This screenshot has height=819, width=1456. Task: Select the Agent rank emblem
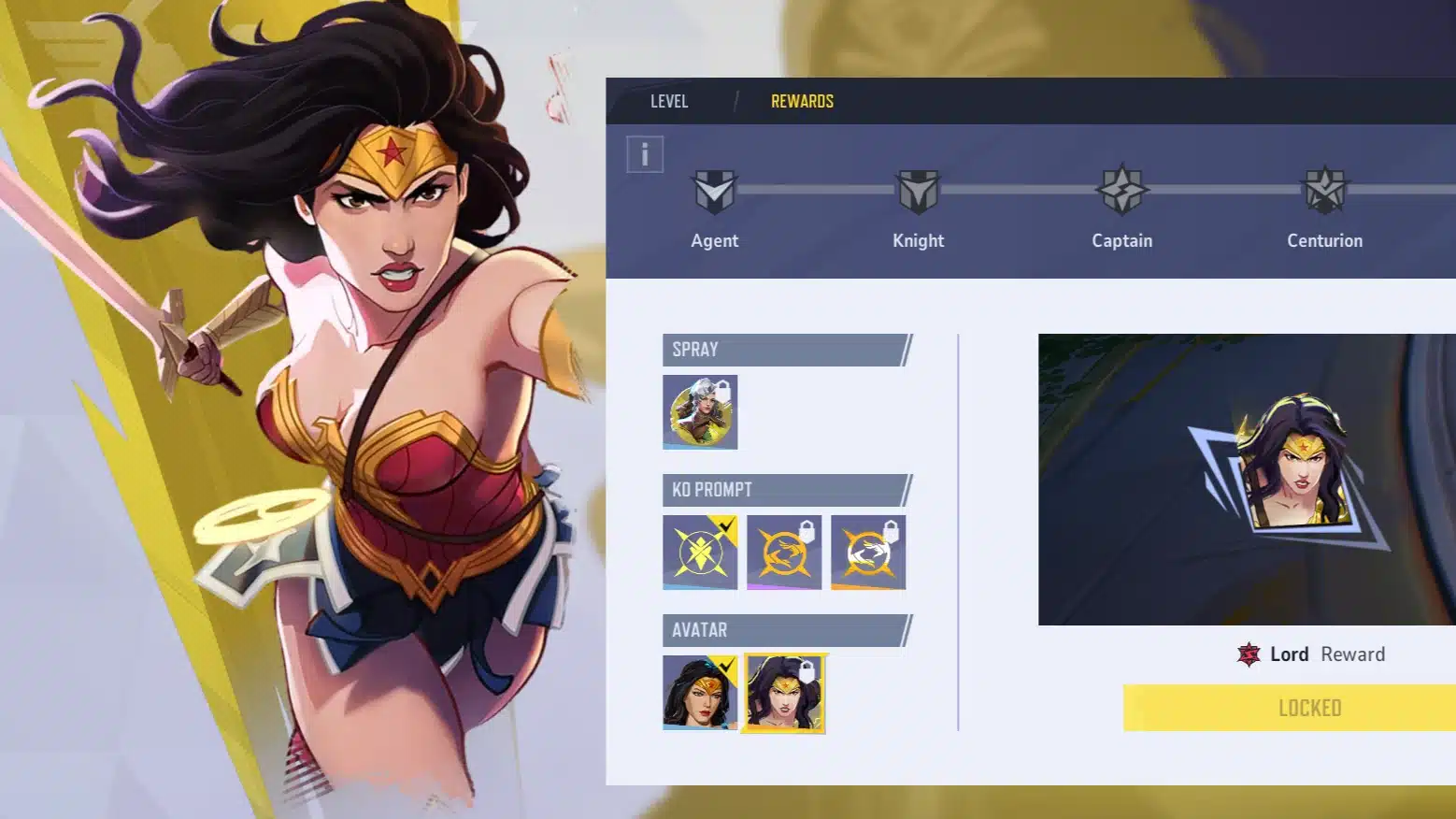(715, 192)
